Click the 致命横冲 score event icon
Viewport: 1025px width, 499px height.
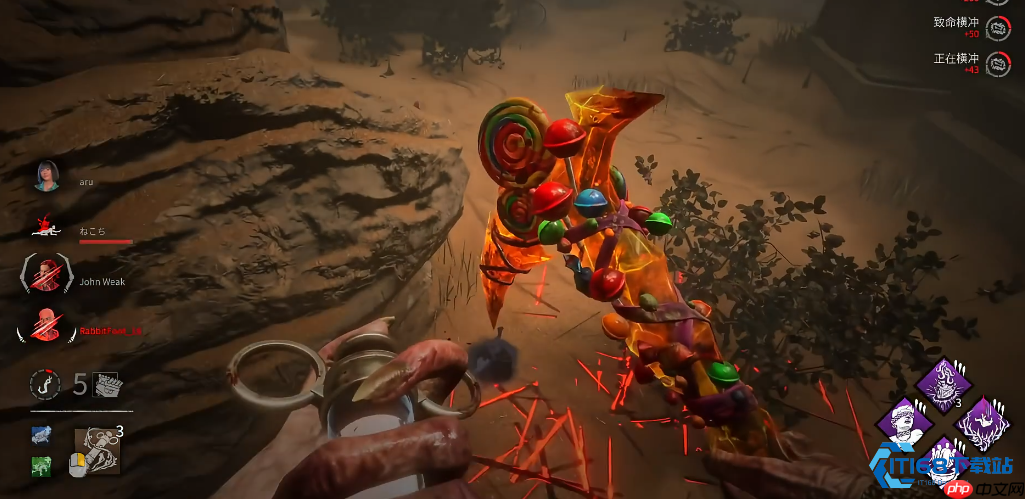point(997,28)
